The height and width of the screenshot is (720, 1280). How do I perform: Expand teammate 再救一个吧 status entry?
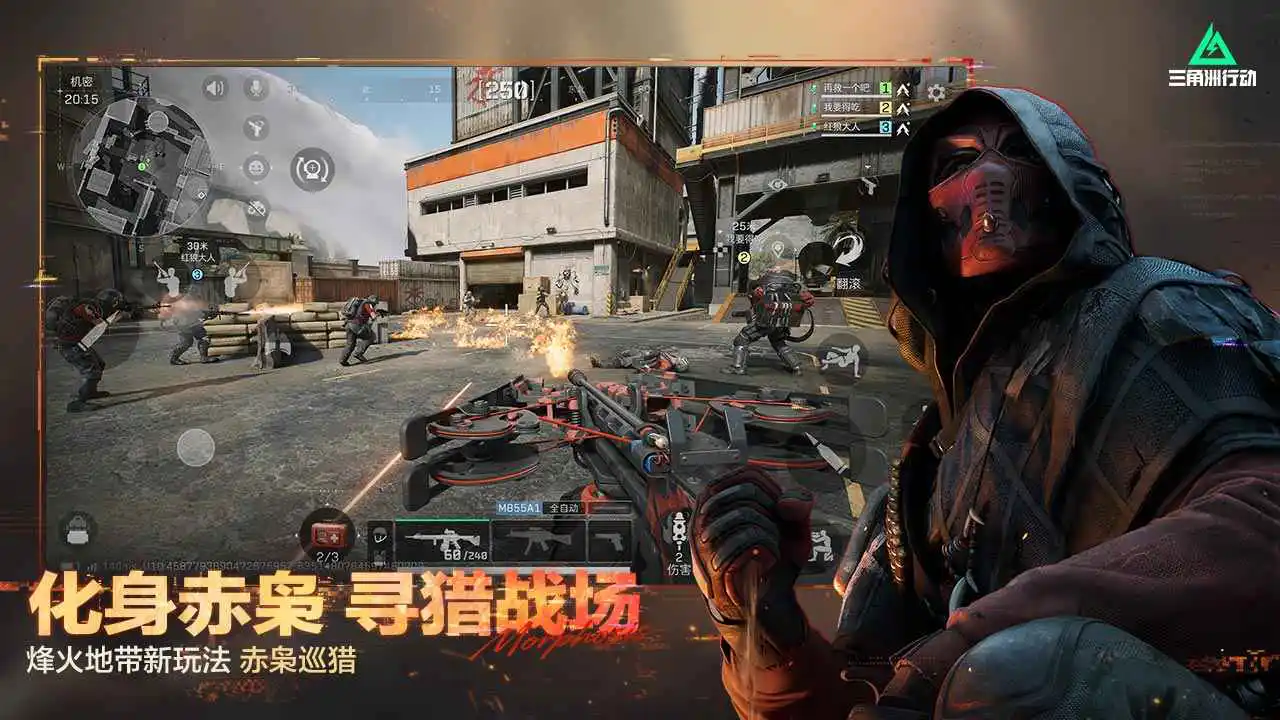click(x=845, y=89)
